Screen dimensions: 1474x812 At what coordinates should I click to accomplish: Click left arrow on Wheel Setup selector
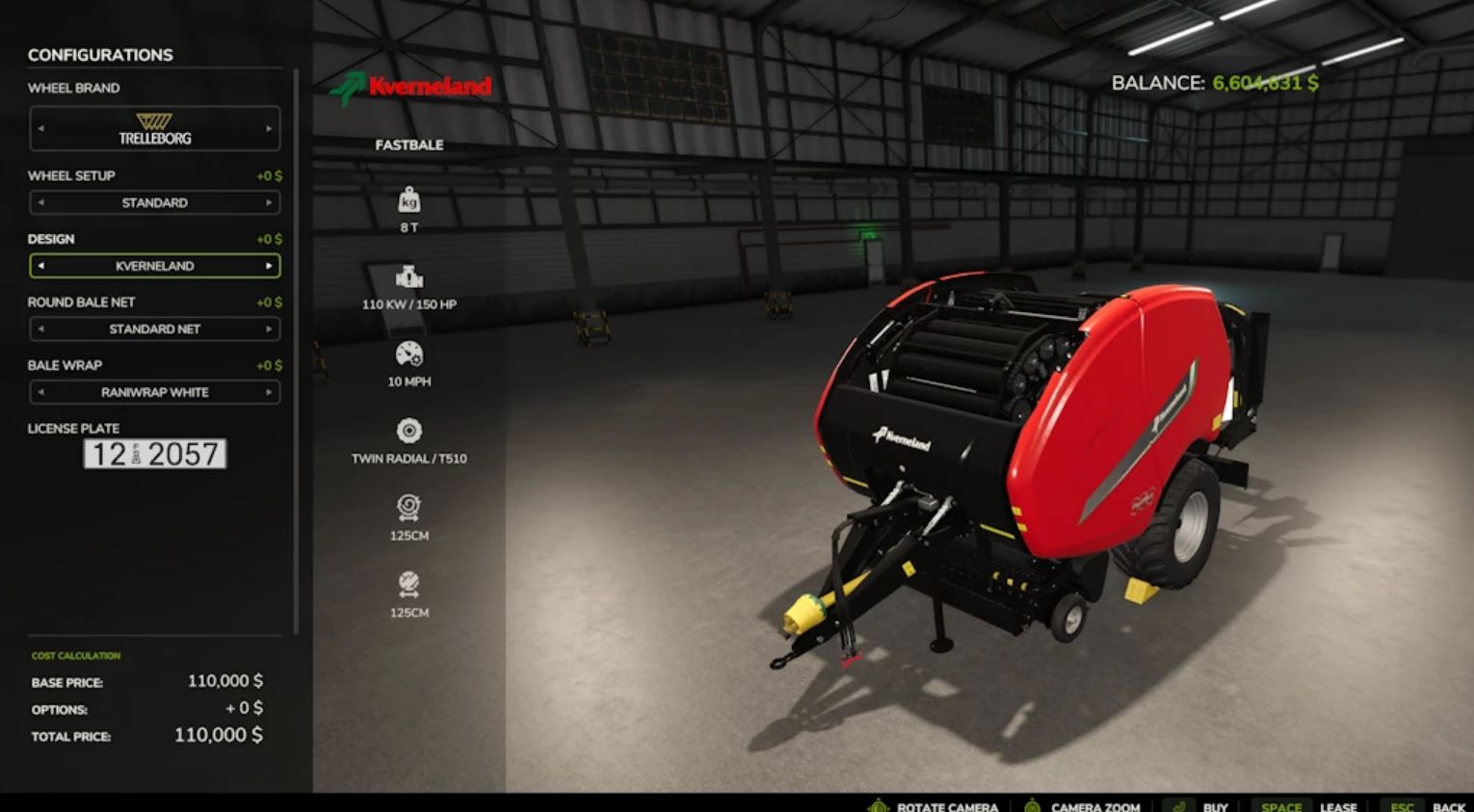pyautogui.click(x=40, y=202)
